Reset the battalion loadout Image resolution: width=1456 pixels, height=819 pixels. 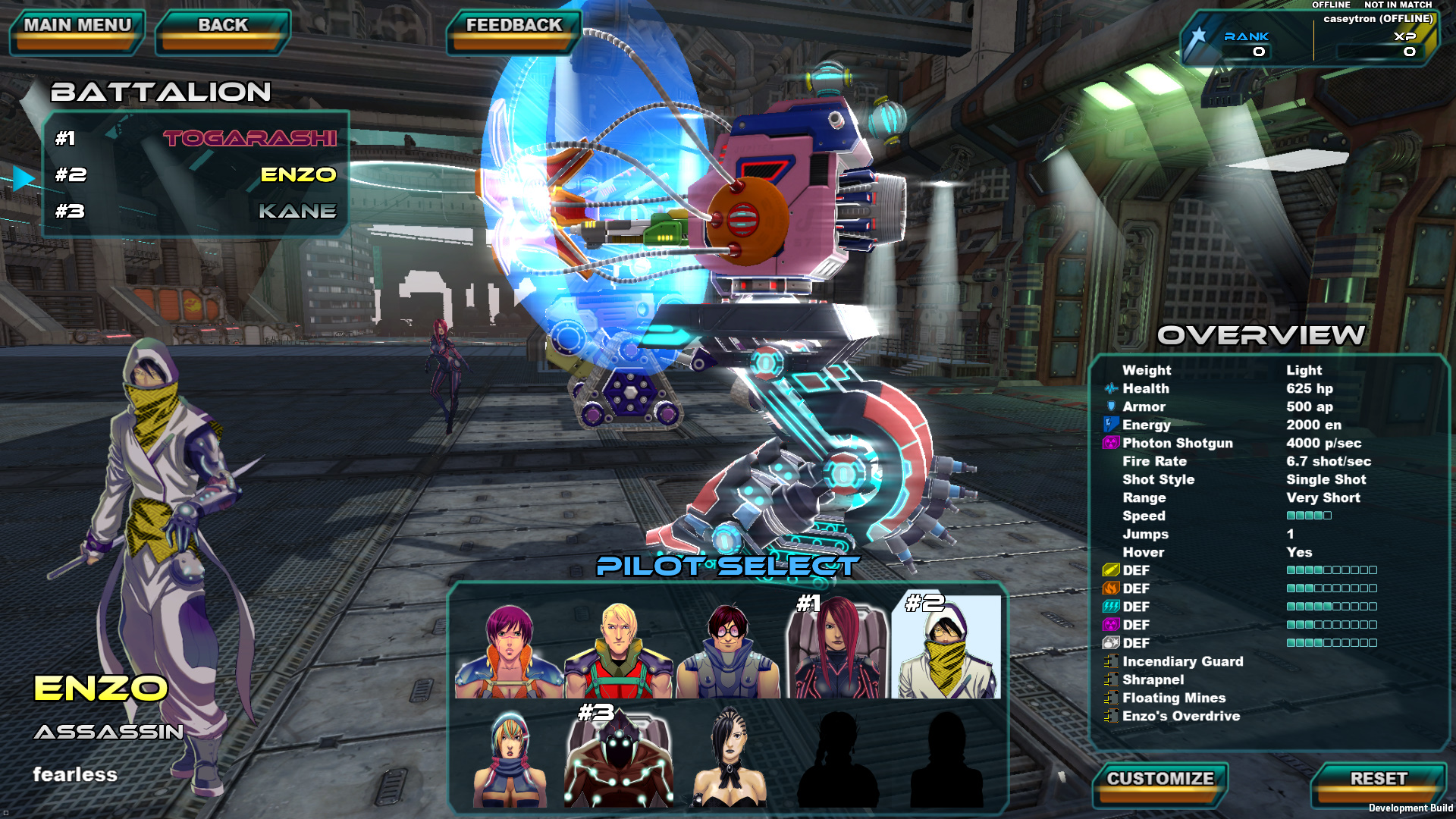coord(1378,783)
